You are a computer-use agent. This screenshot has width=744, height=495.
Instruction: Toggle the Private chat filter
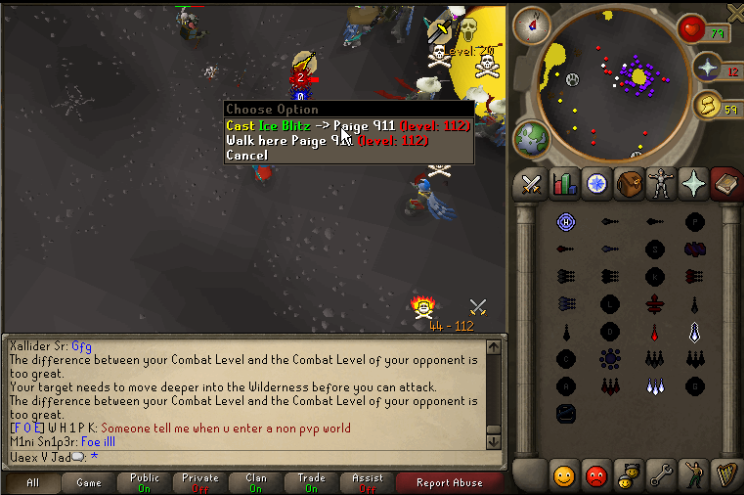click(x=200, y=483)
